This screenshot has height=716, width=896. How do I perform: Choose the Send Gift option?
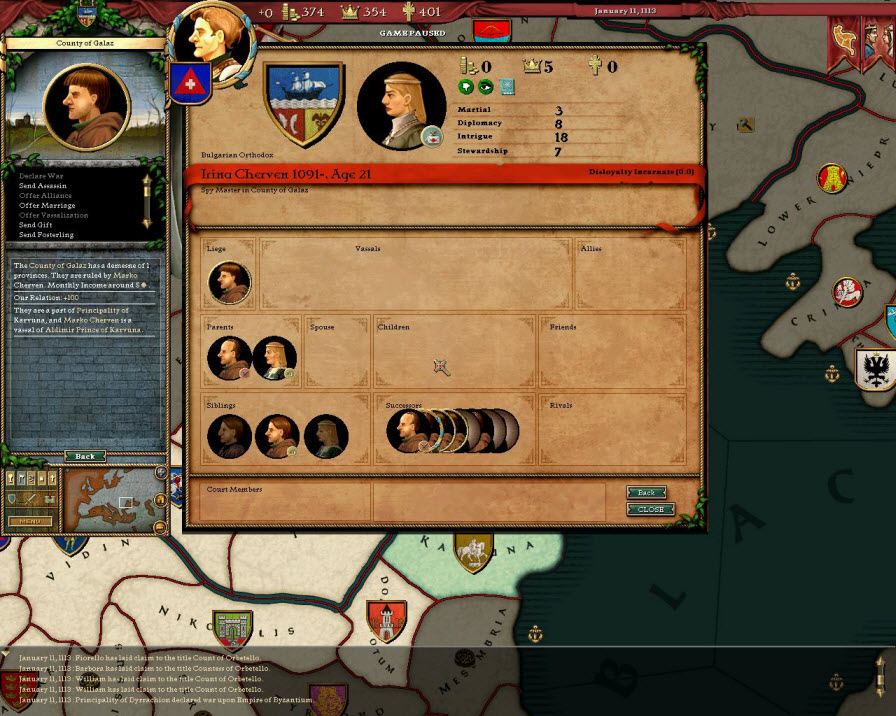[36, 225]
